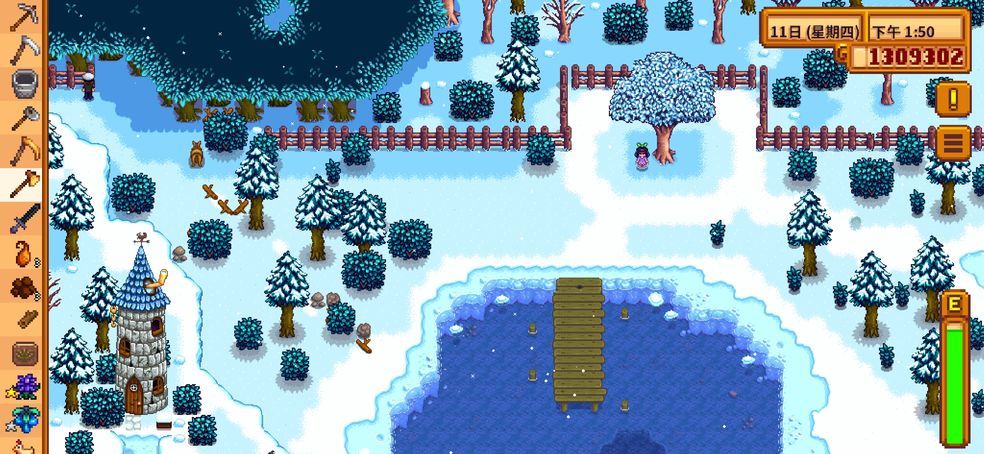
Task: Open the journal with the exclamation button
Action: pyautogui.click(x=954, y=99)
